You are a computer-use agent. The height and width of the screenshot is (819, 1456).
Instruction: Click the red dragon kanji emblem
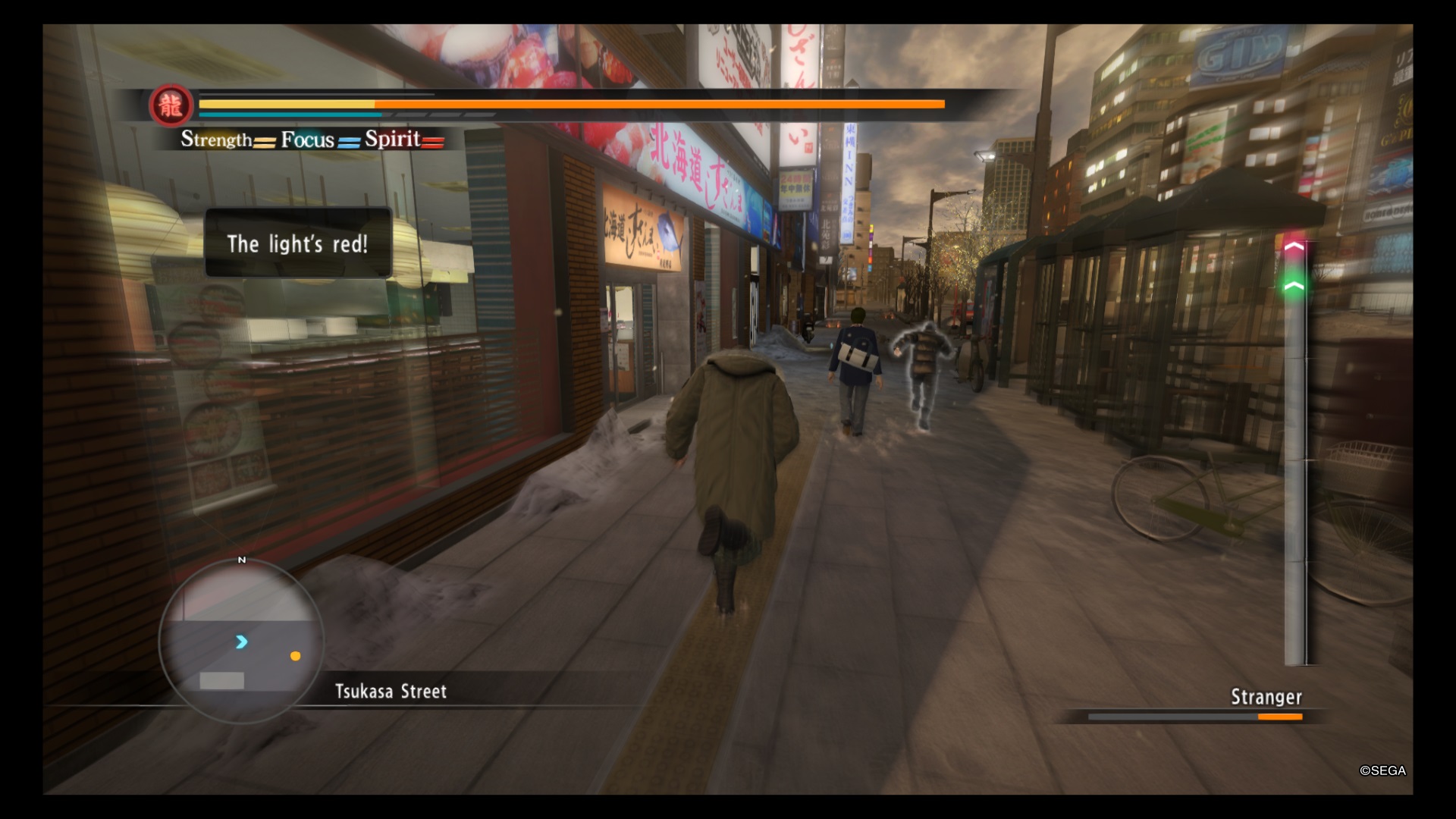pos(171,105)
